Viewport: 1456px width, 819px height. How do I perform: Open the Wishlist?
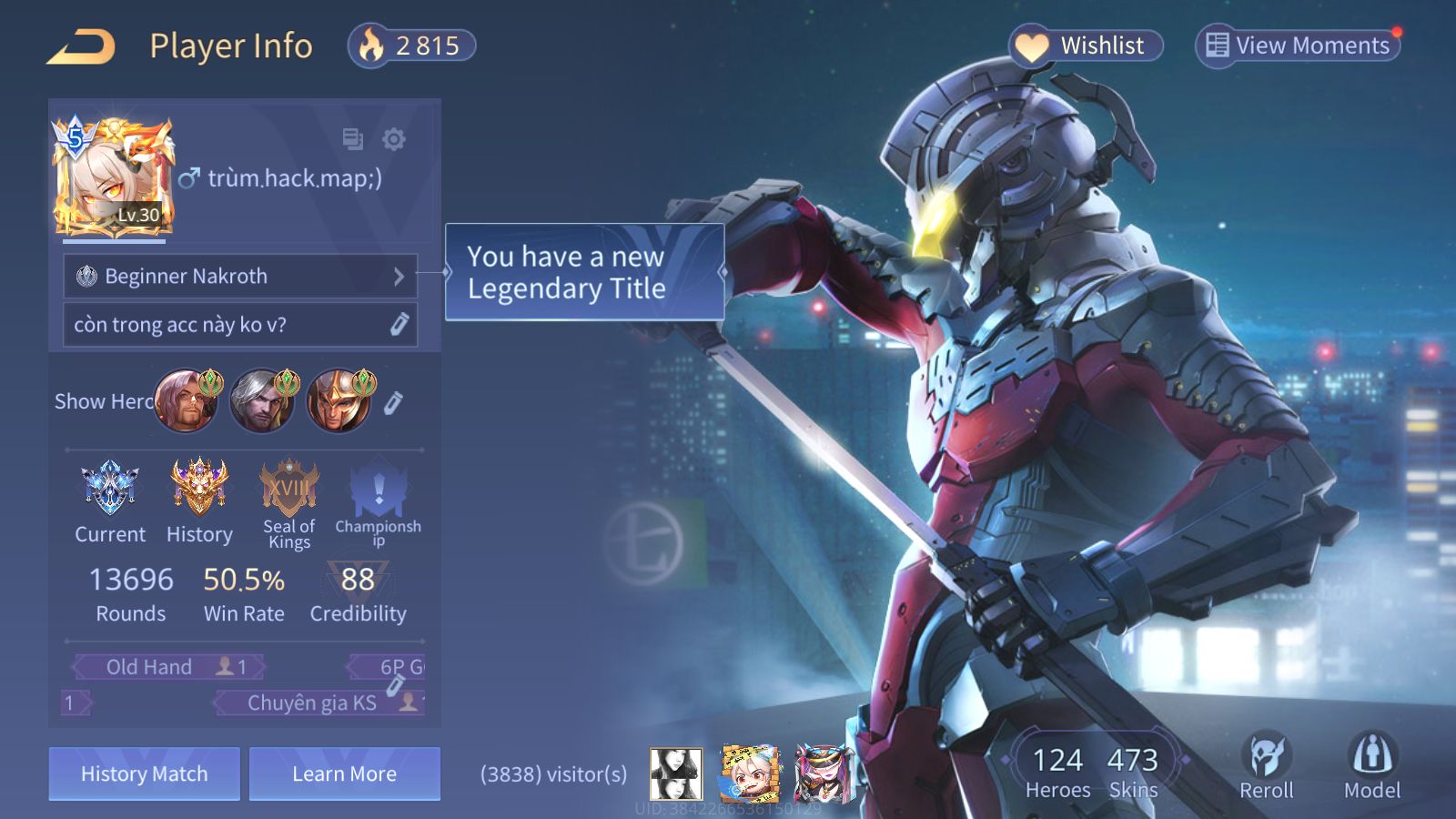click(1086, 45)
